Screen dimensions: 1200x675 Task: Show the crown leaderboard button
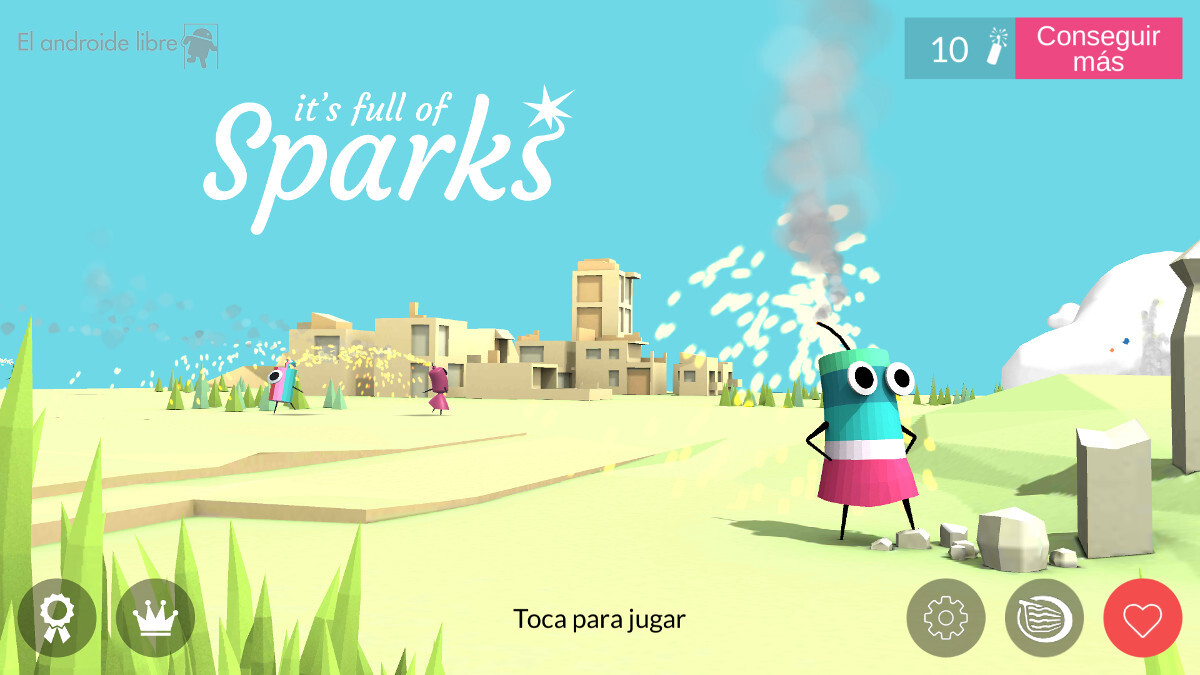click(x=155, y=618)
